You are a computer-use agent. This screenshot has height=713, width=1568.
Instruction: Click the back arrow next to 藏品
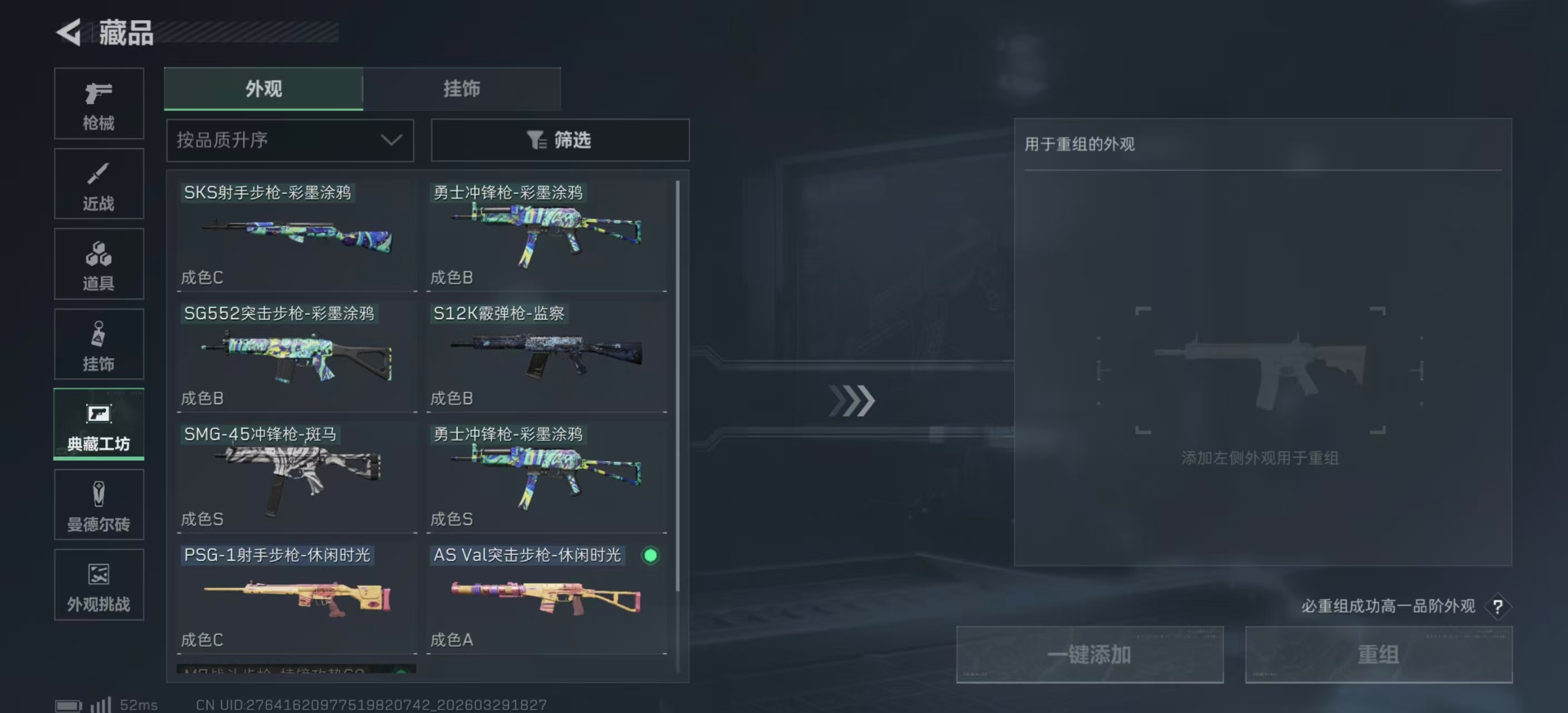[x=69, y=32]
